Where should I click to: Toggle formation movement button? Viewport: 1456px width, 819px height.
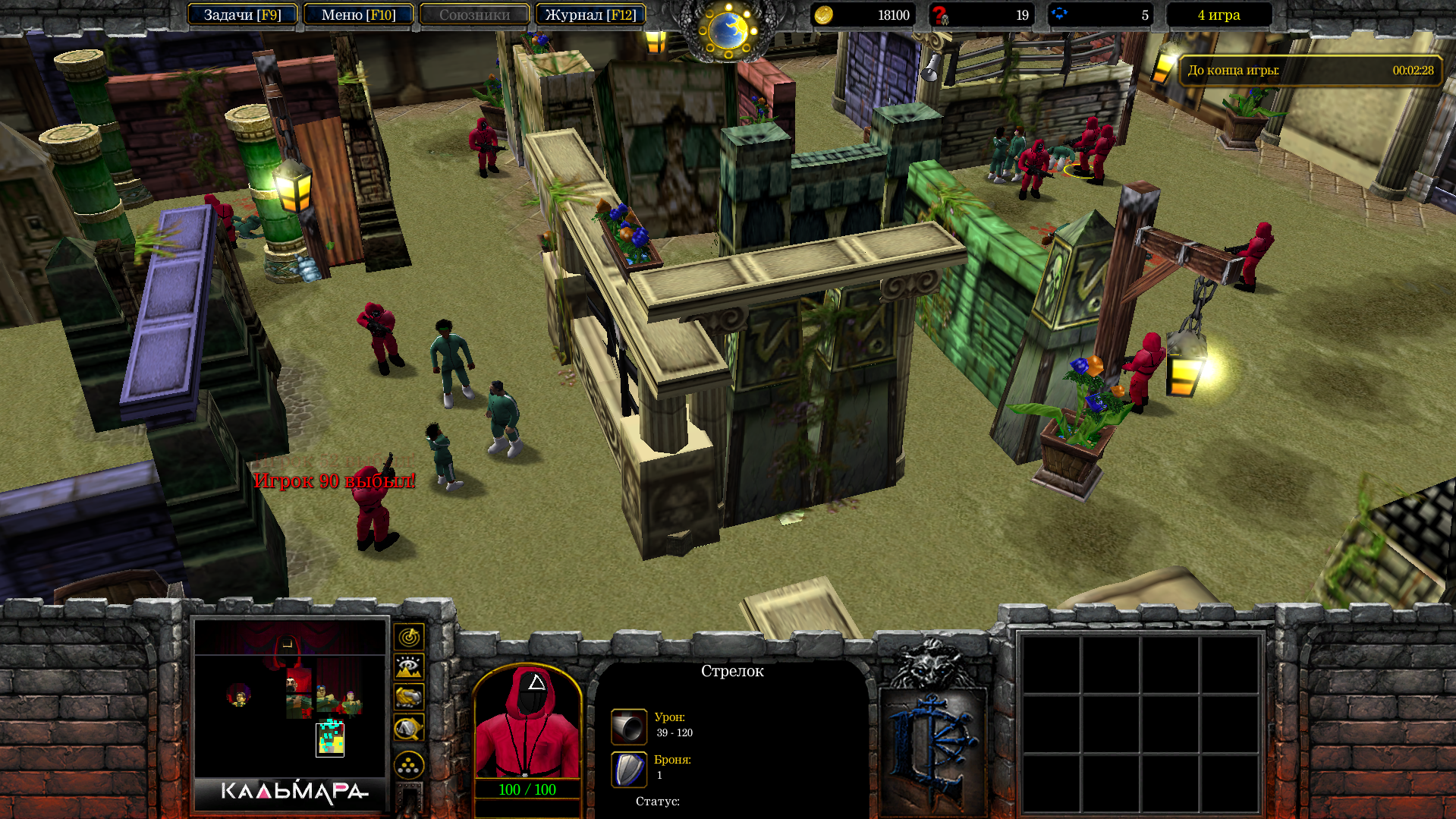click(x=409, y=765)
